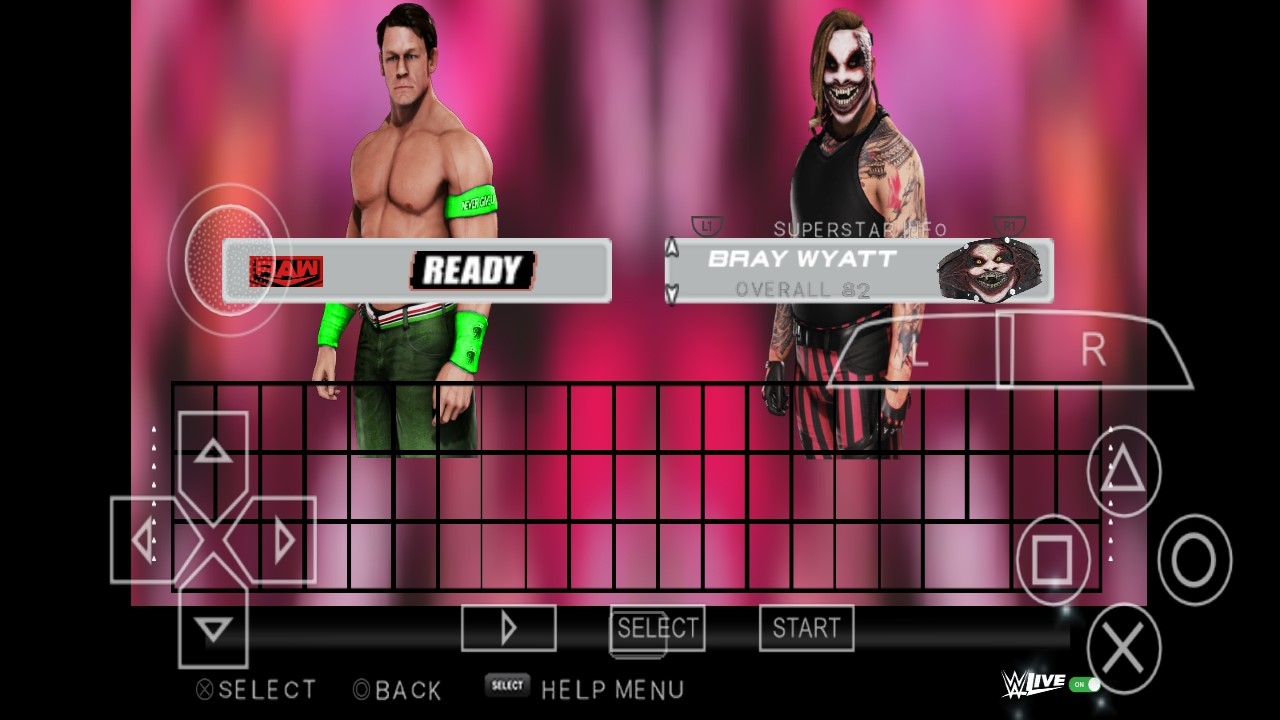
Task: Touch the virtual analog stick
Action: coord(229,259)
